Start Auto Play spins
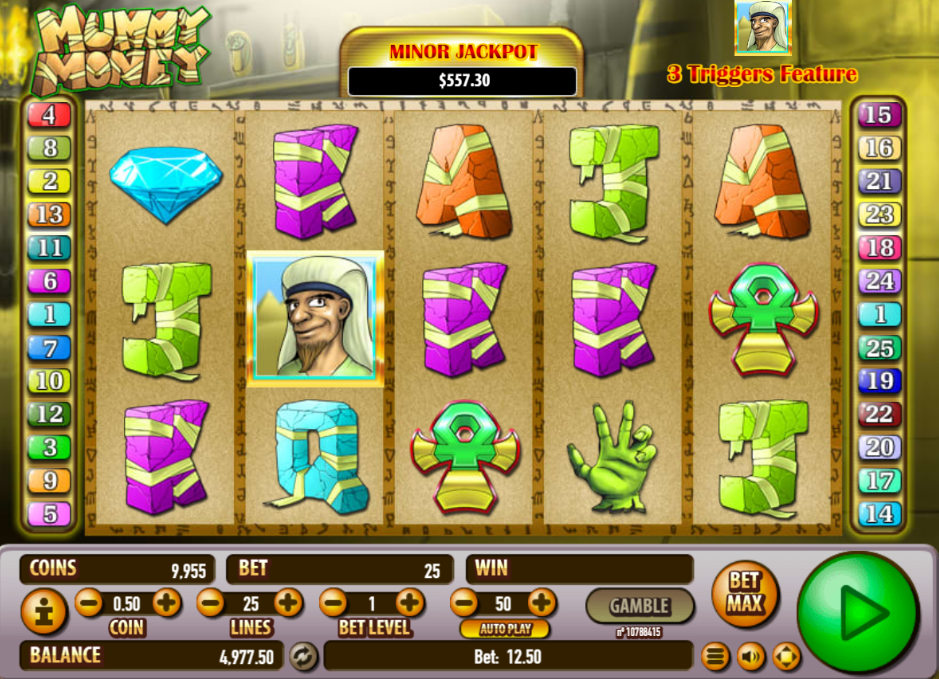Image resolution: width=939 pixels, height=679 pixels. 504,629
